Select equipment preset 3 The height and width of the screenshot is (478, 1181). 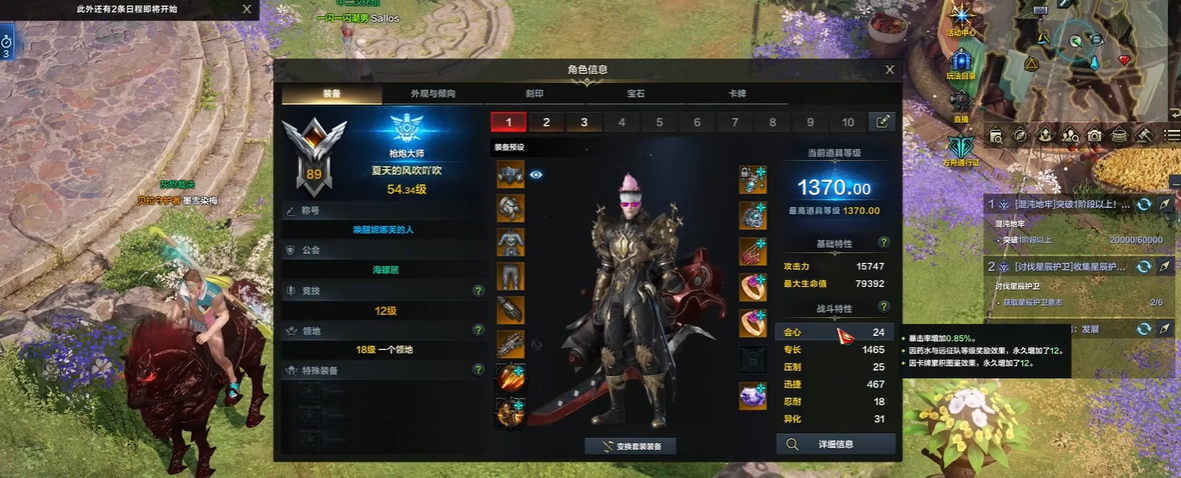tap(584, 122)
